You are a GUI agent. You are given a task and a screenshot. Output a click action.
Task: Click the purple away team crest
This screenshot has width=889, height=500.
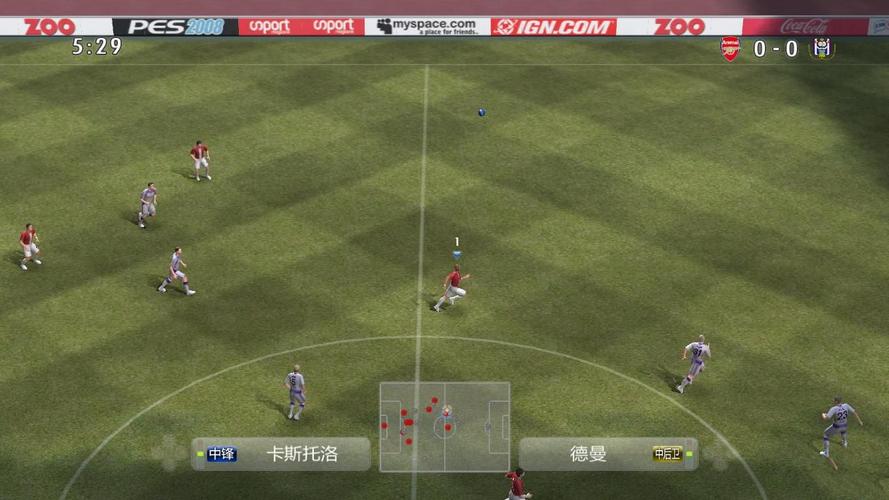[x=822, y=49]
